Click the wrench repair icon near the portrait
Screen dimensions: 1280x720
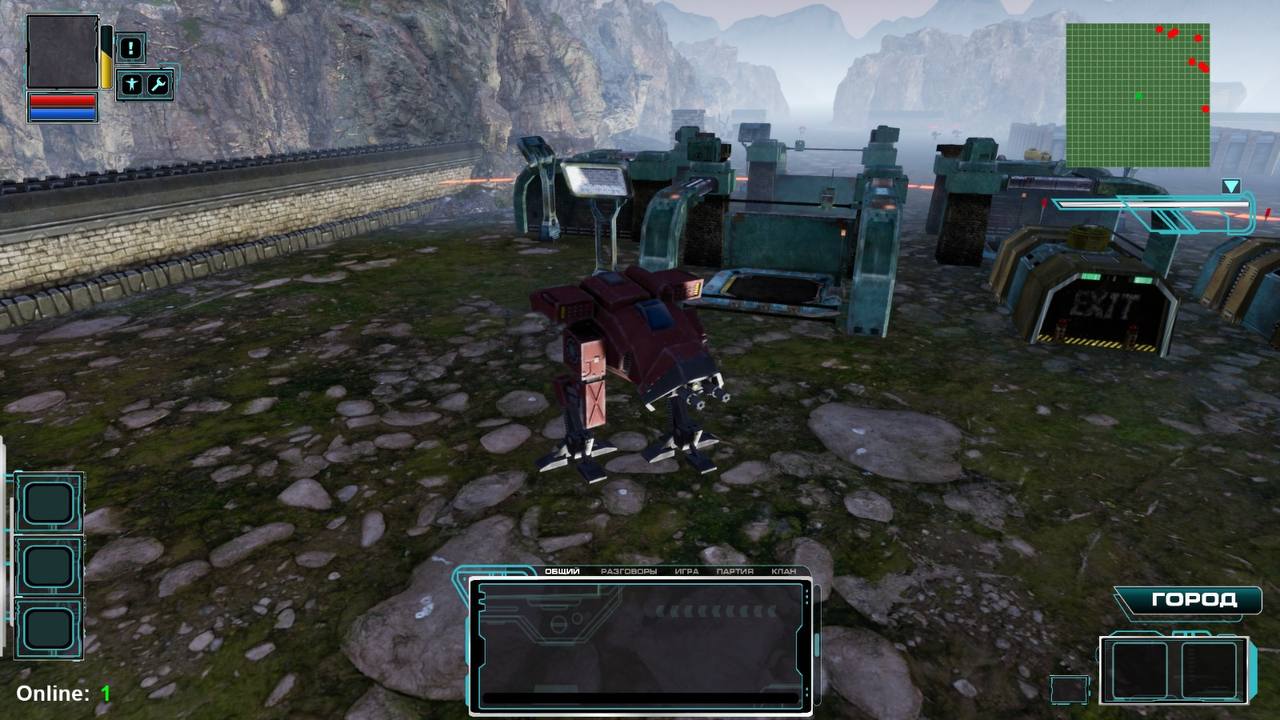coord(159,83)
